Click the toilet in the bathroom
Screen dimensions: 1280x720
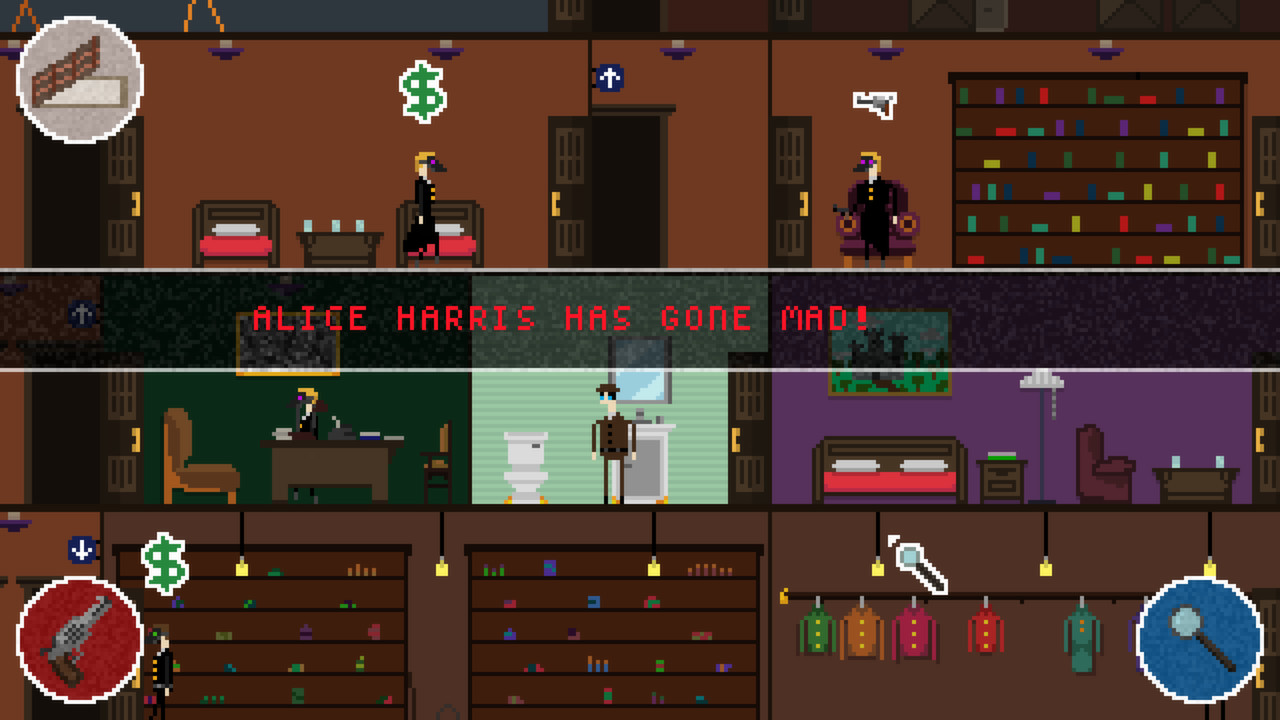(x=527, y=462)
